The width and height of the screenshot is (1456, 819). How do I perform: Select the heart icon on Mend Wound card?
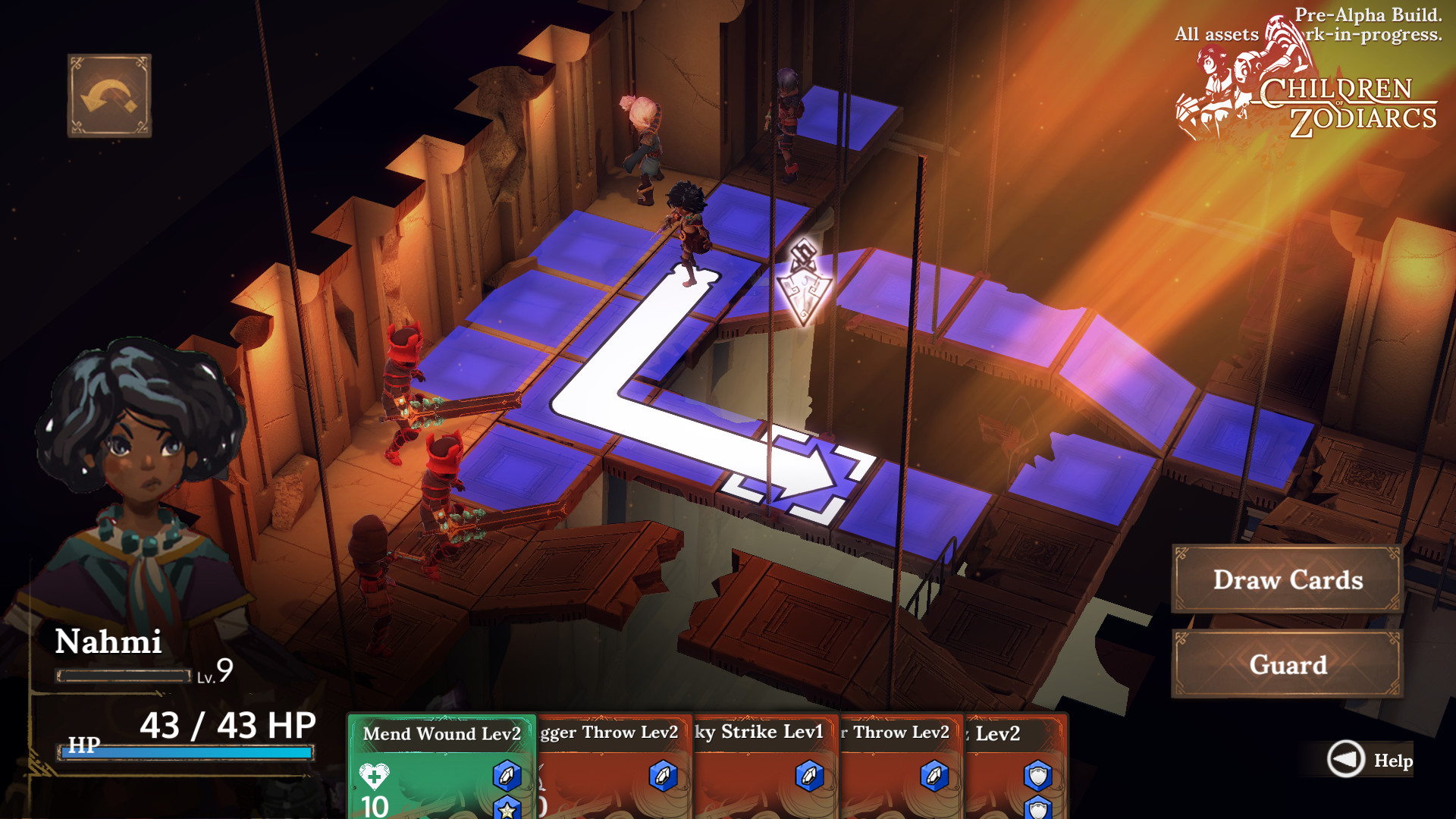(x=373, y=777)
